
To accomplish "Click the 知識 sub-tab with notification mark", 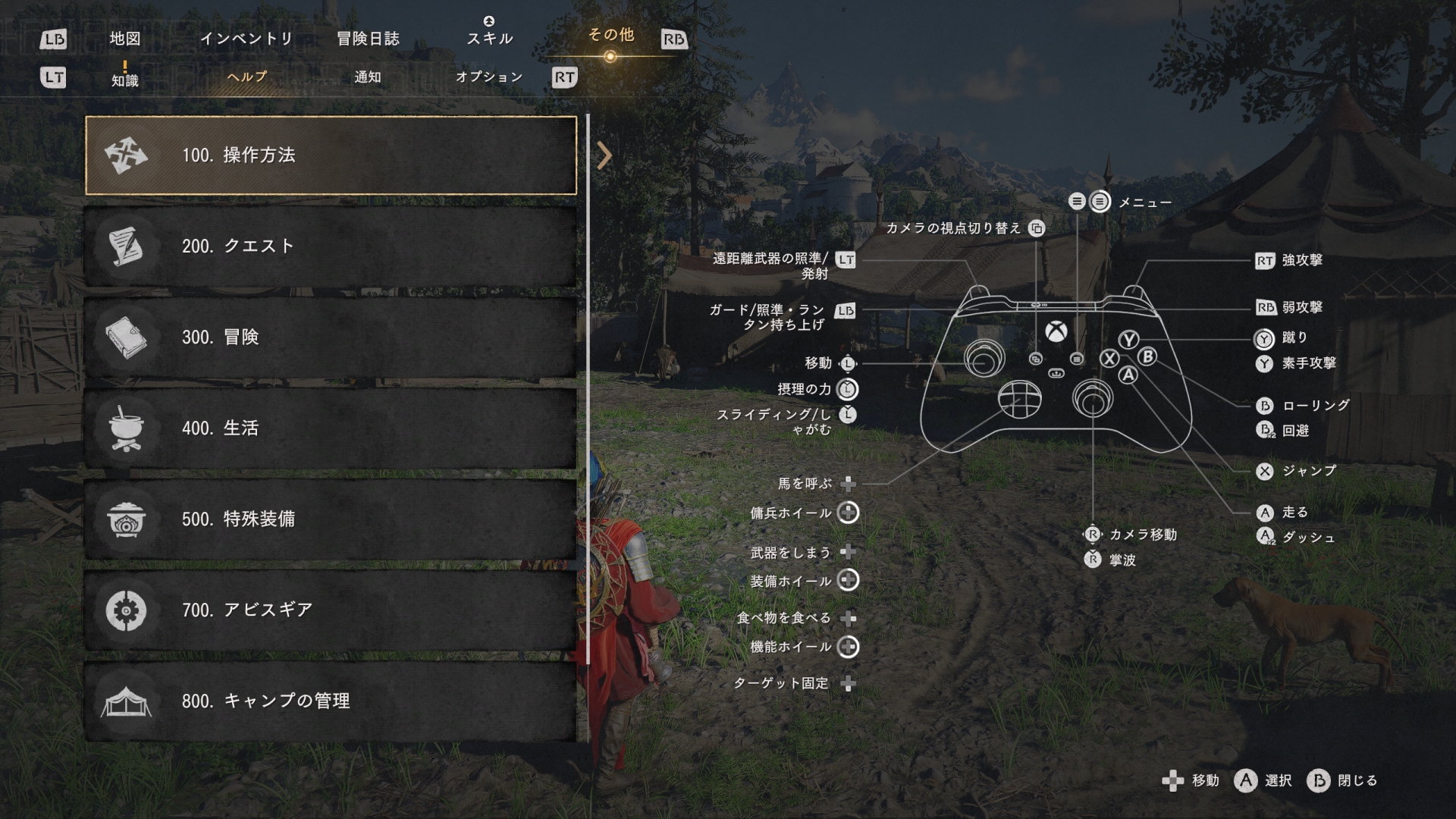I will tap(127, 79).
